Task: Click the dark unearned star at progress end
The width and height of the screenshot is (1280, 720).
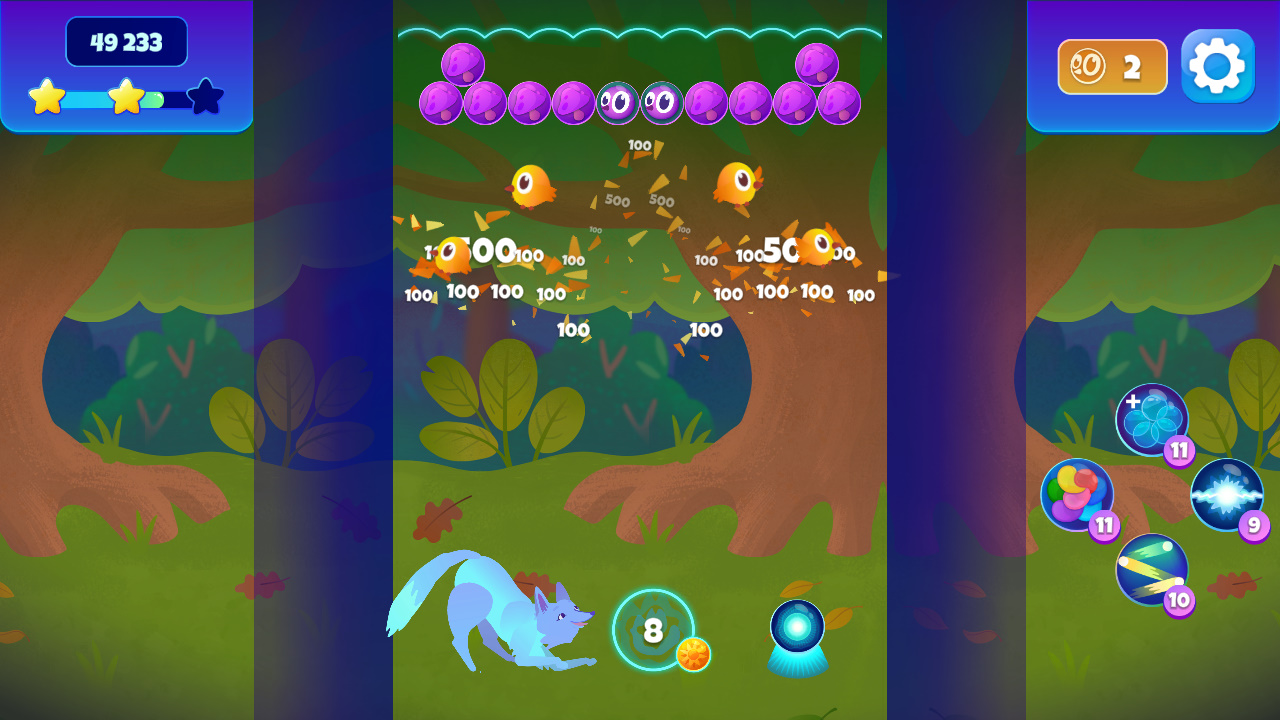Action: 205,97
